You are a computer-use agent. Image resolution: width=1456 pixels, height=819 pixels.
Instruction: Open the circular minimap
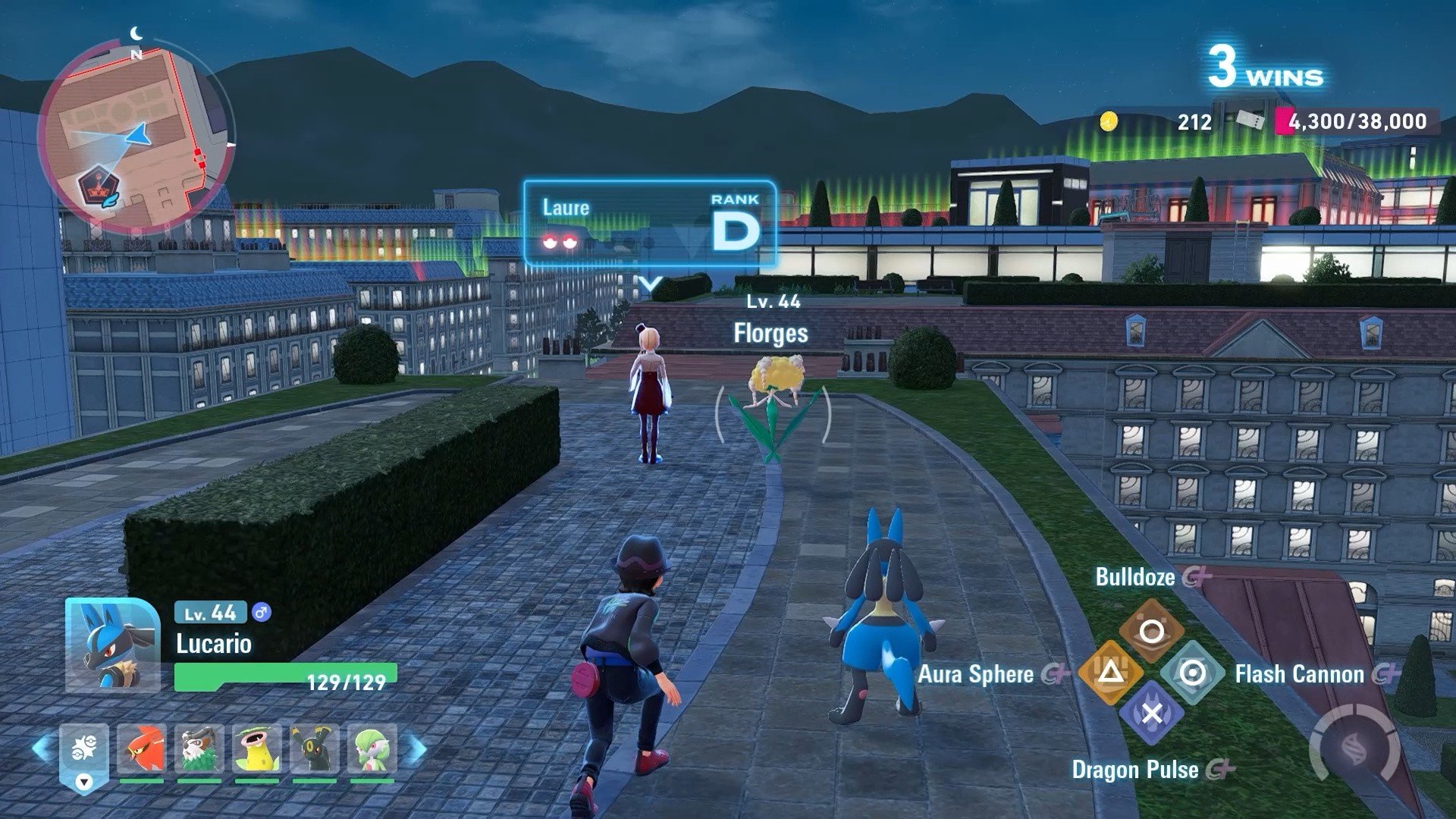[135, 138]
